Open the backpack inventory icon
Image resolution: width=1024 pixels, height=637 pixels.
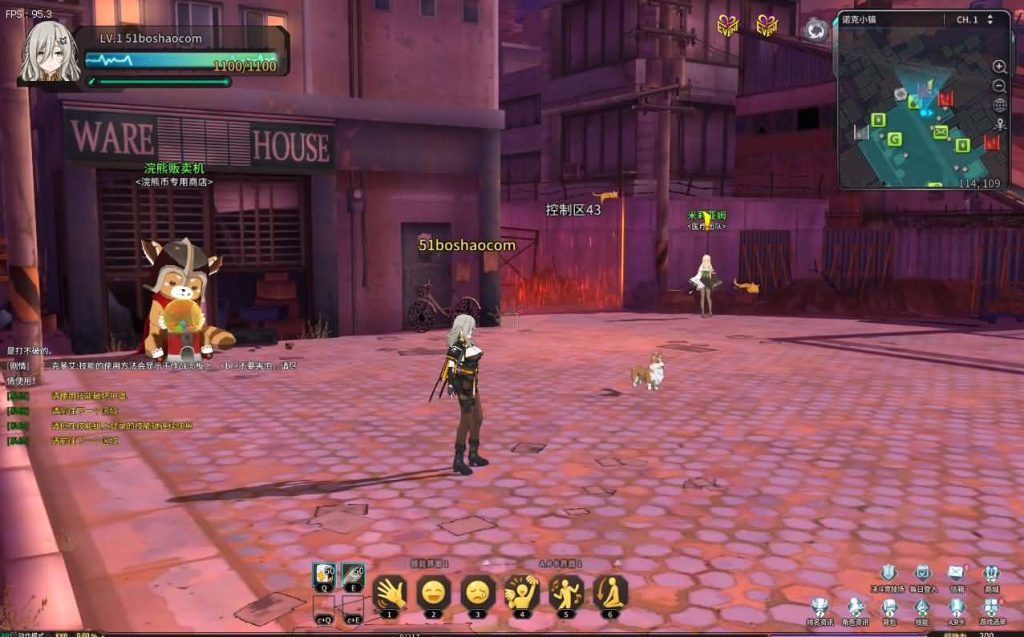[x=889, y=606]
